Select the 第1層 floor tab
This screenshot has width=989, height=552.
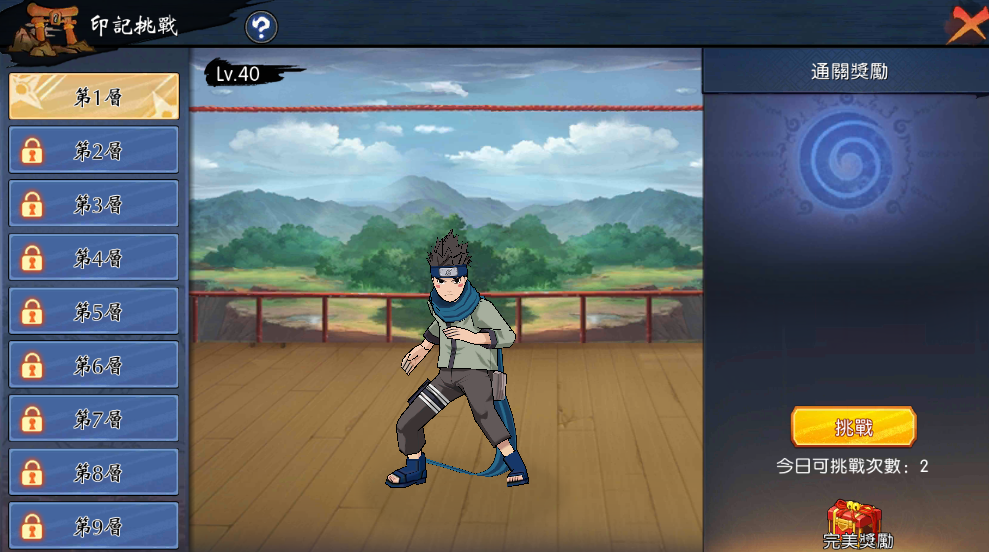coord(94,97)
